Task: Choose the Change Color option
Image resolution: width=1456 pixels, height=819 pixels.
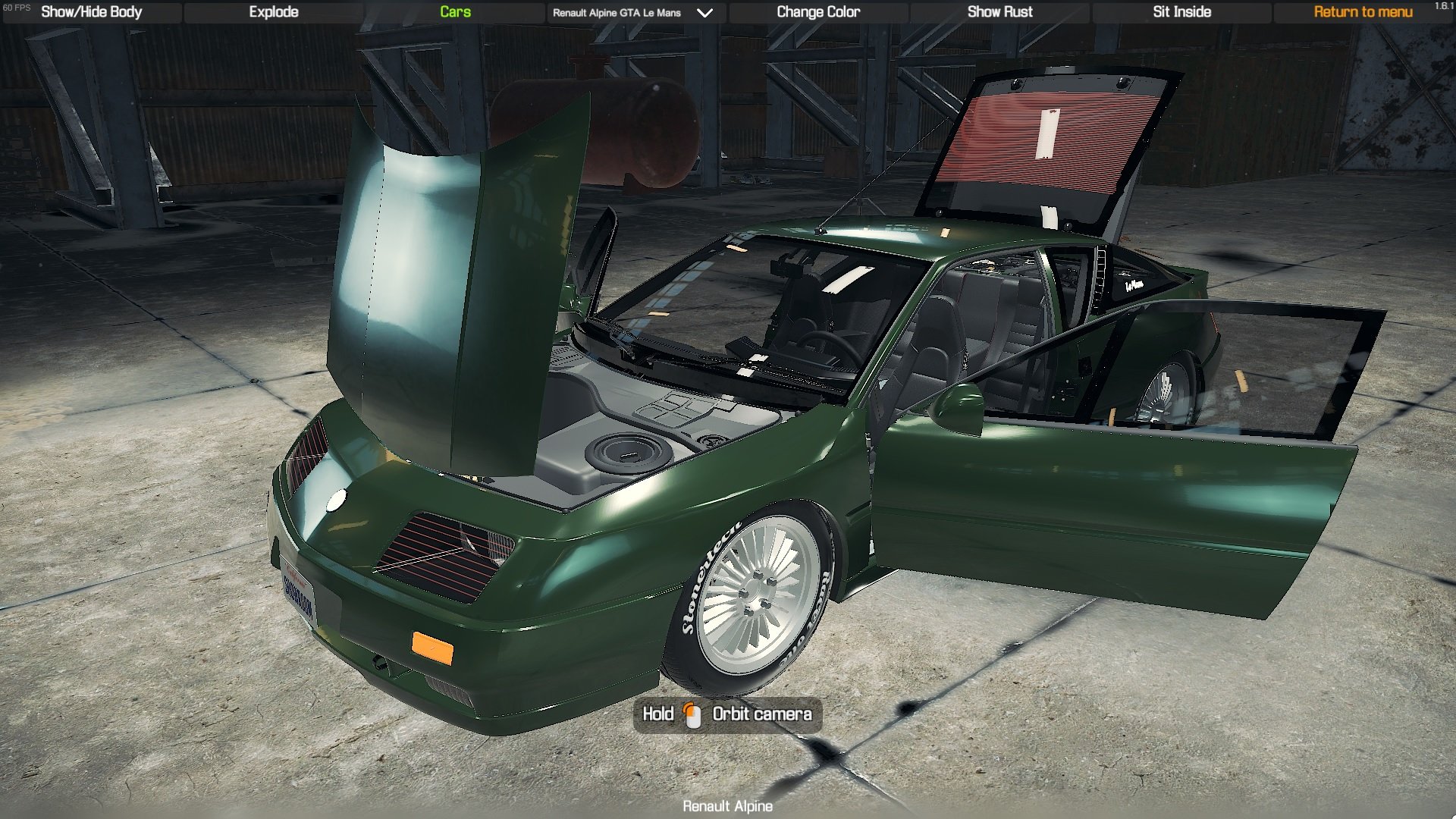Action: (818, 12)
